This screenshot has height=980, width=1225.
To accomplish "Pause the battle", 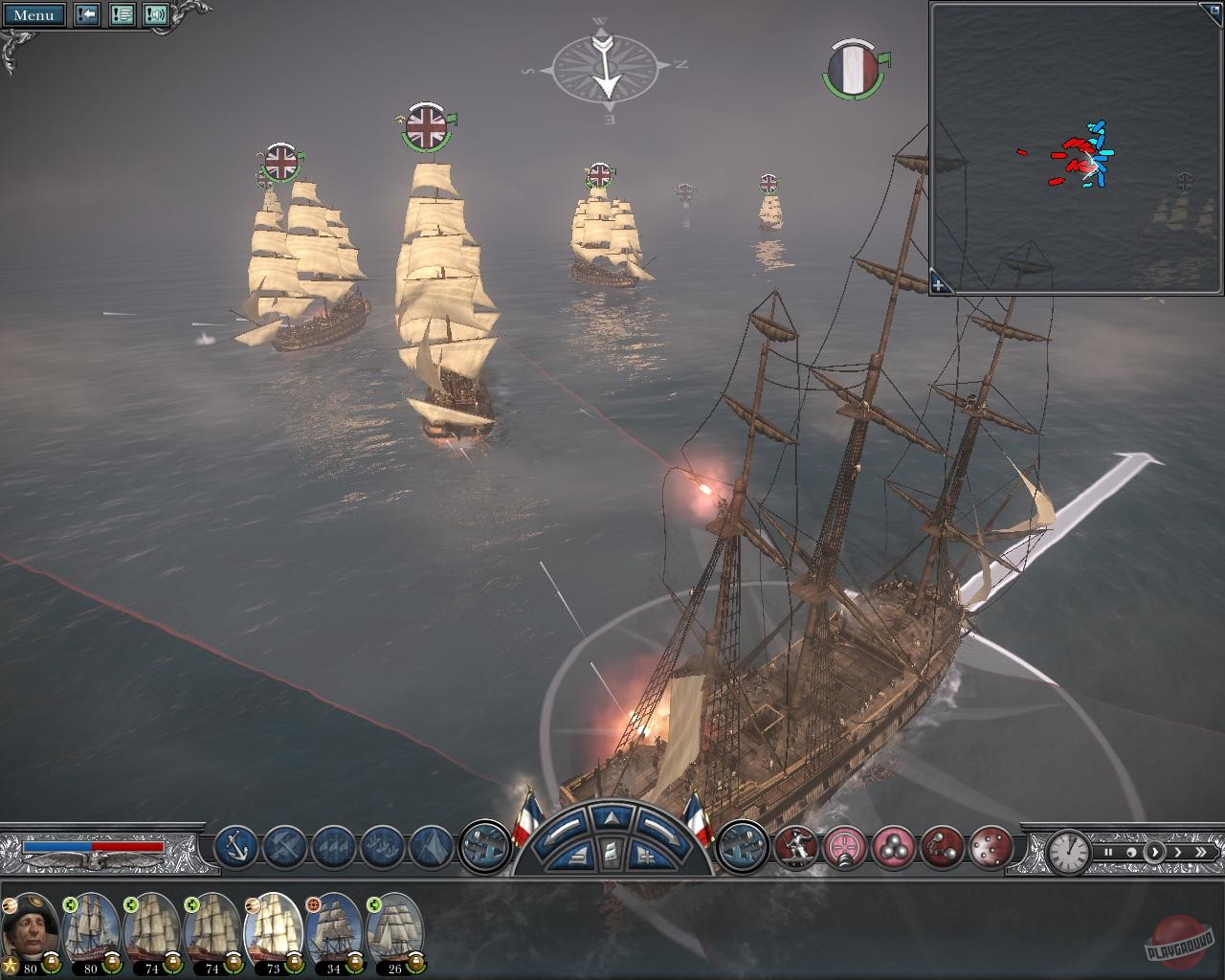I will [1108, 852].
